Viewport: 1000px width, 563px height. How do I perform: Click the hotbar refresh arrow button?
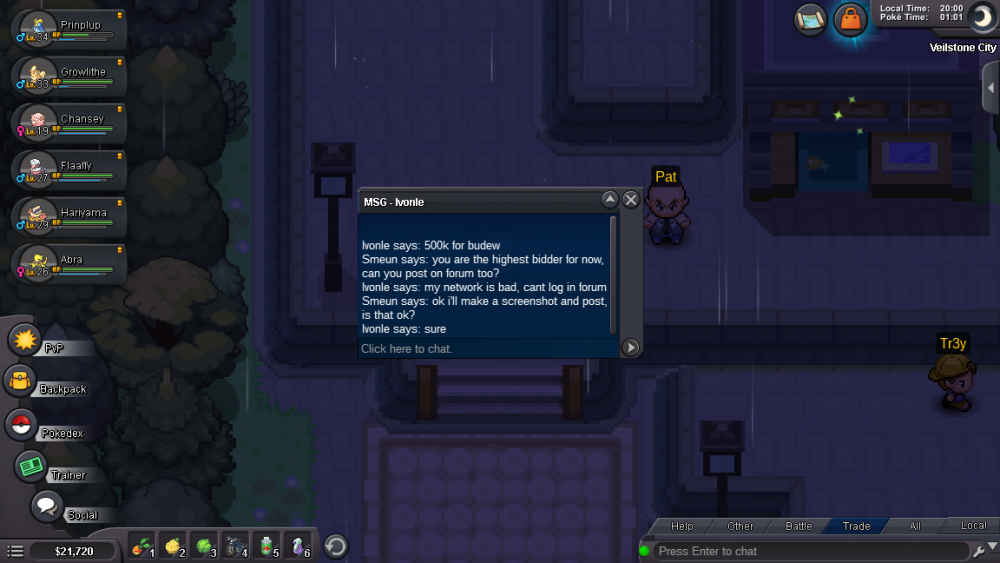(337, 546)
